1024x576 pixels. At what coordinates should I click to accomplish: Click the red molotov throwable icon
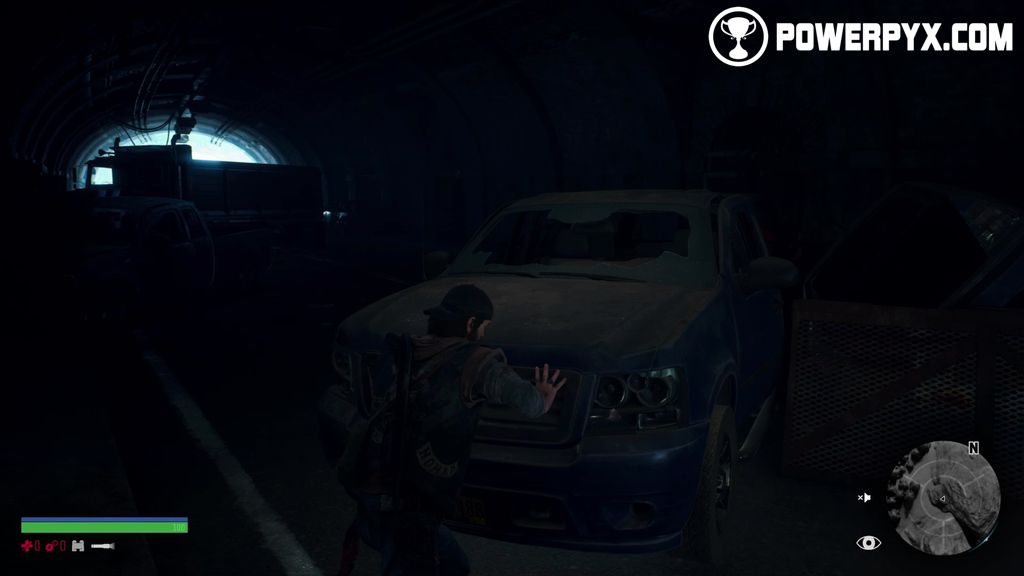(x=52, y=546)
